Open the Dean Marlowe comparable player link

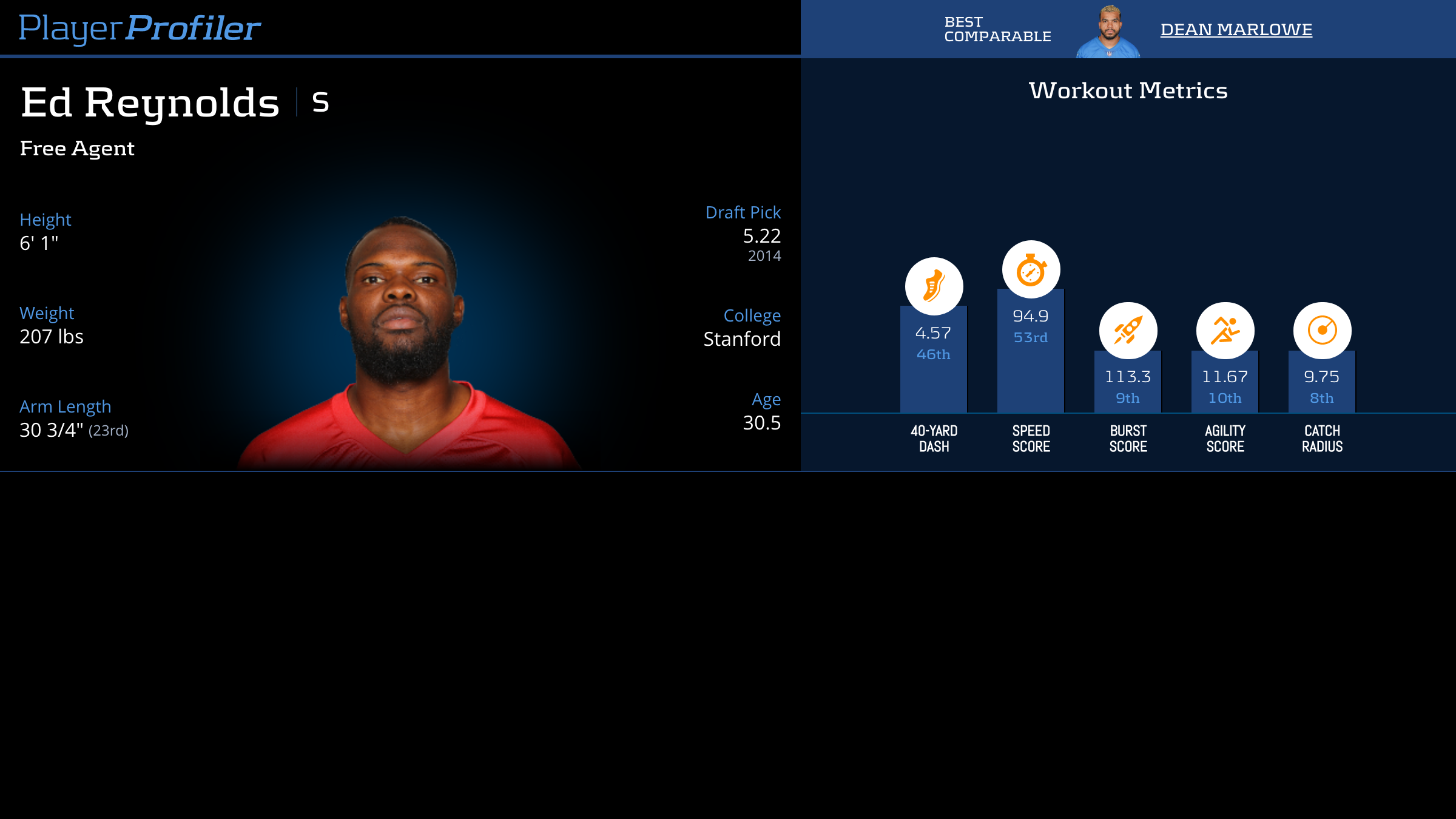[x=1236, y=29]
